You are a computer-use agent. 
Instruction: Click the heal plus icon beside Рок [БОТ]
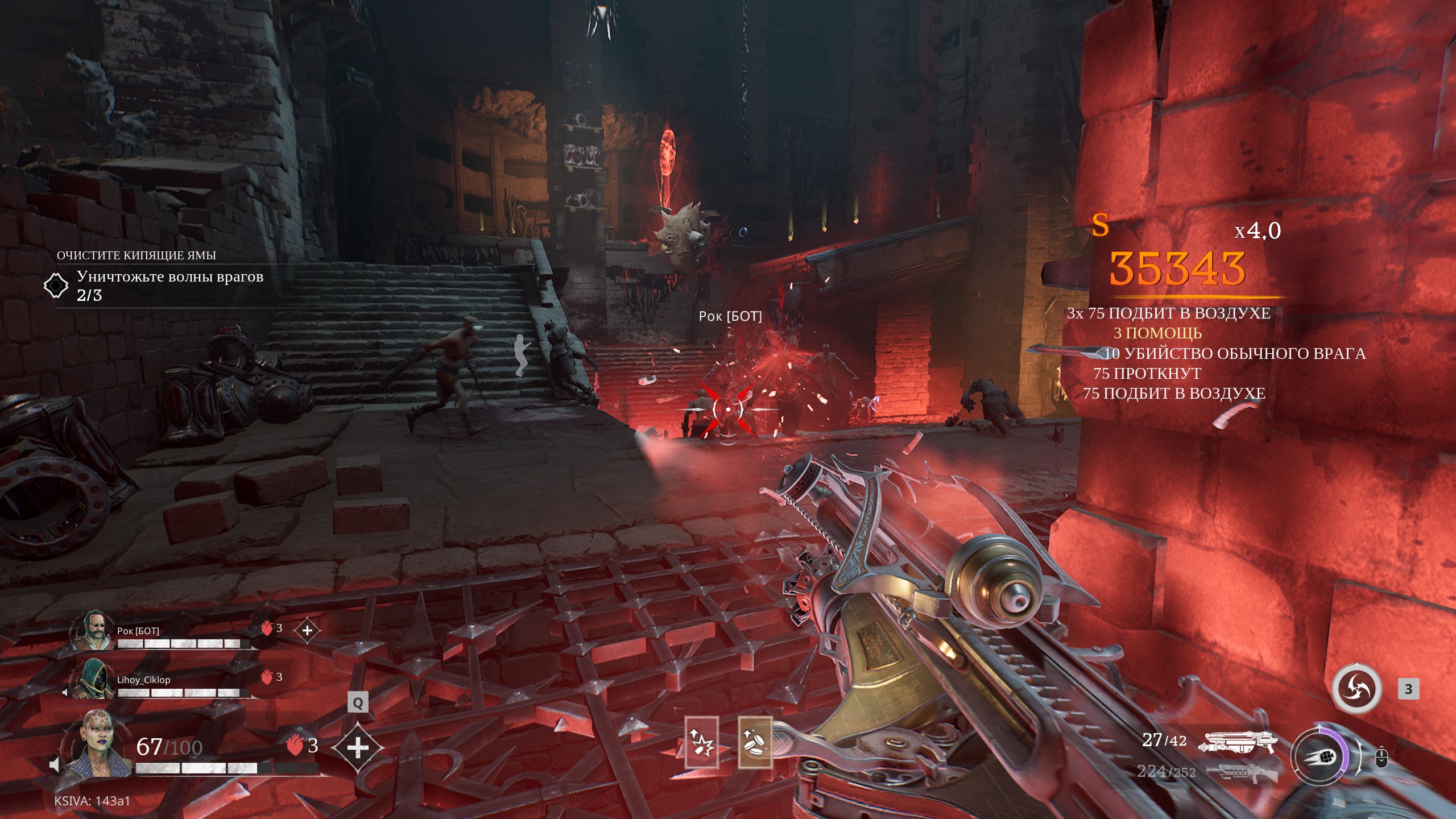click(x=307, y=630)
